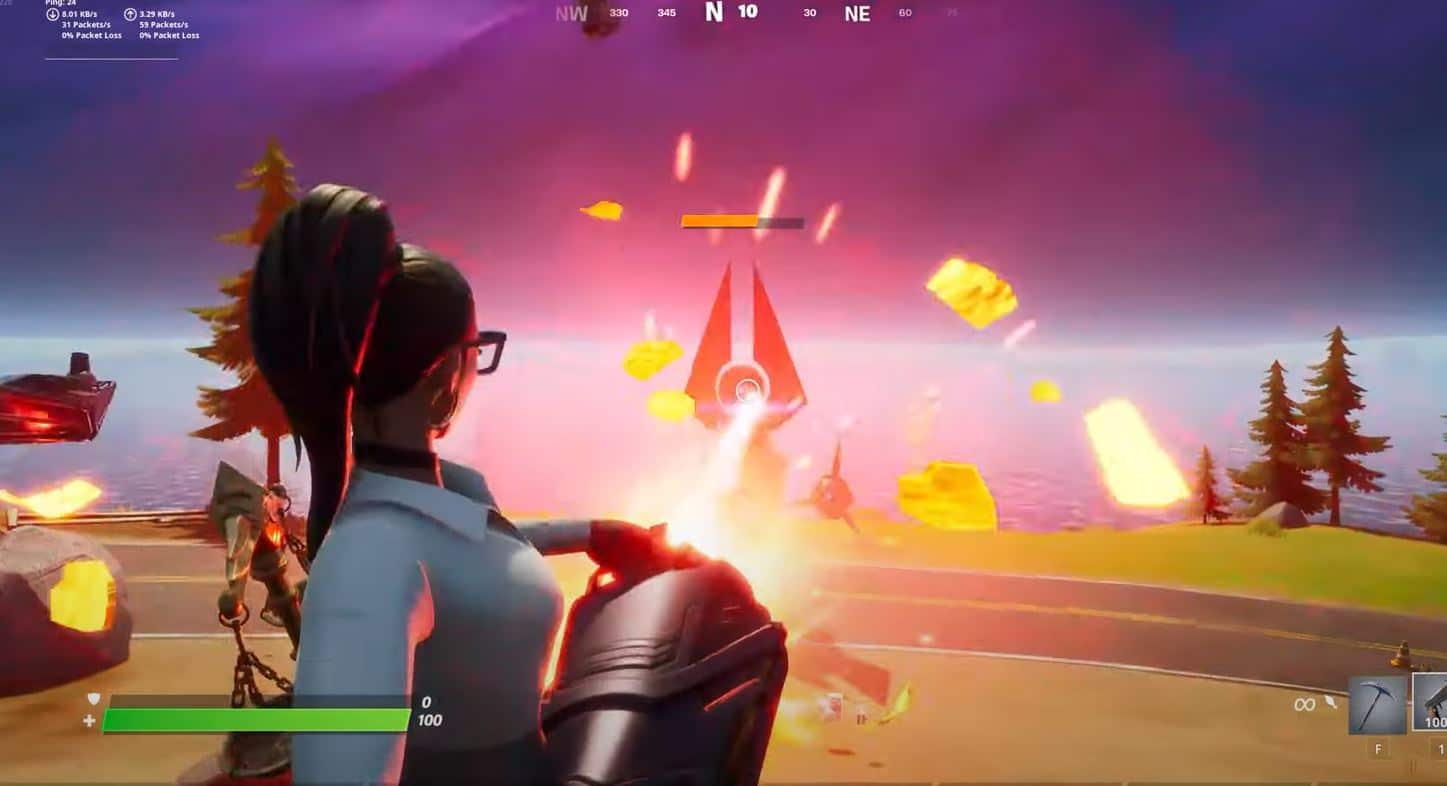Select hotbar slot labeled 1

pos(1442,749)
